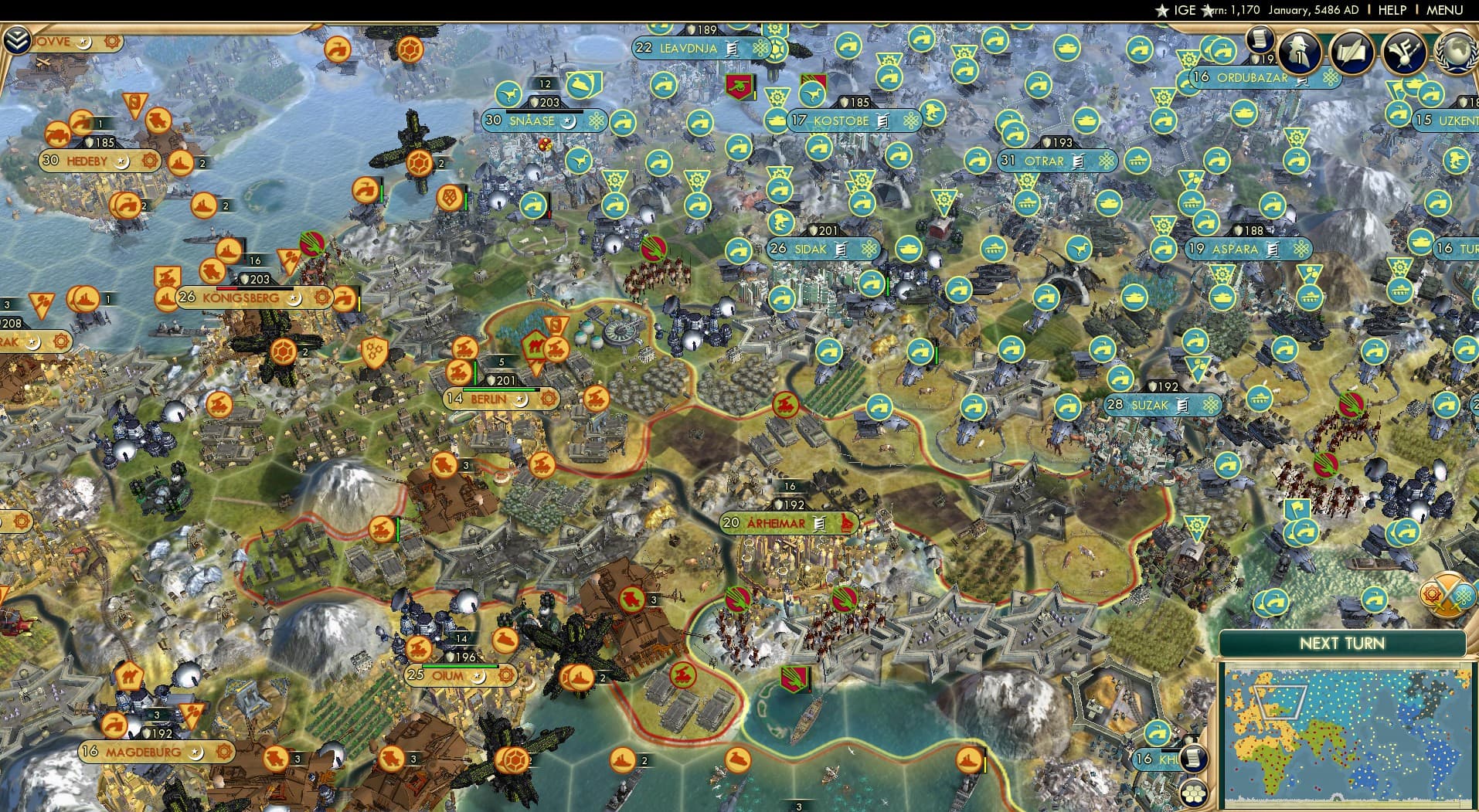1479x812 pixels.
Task: Click Berlin's green growth progress bar
Action: tap(502, 389)
